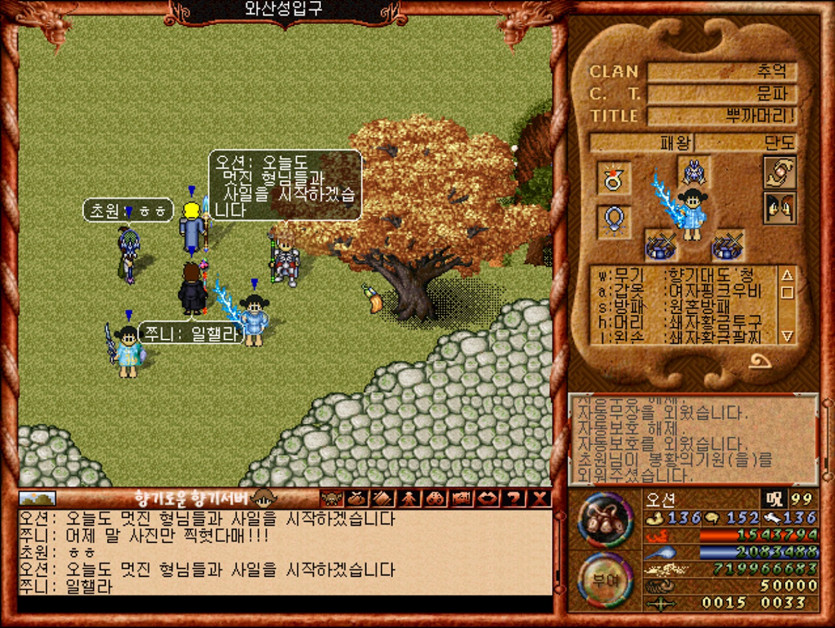This screenshot has width=835, height=628.
Task: Click the lips toolbar icon
Action: 488,497
